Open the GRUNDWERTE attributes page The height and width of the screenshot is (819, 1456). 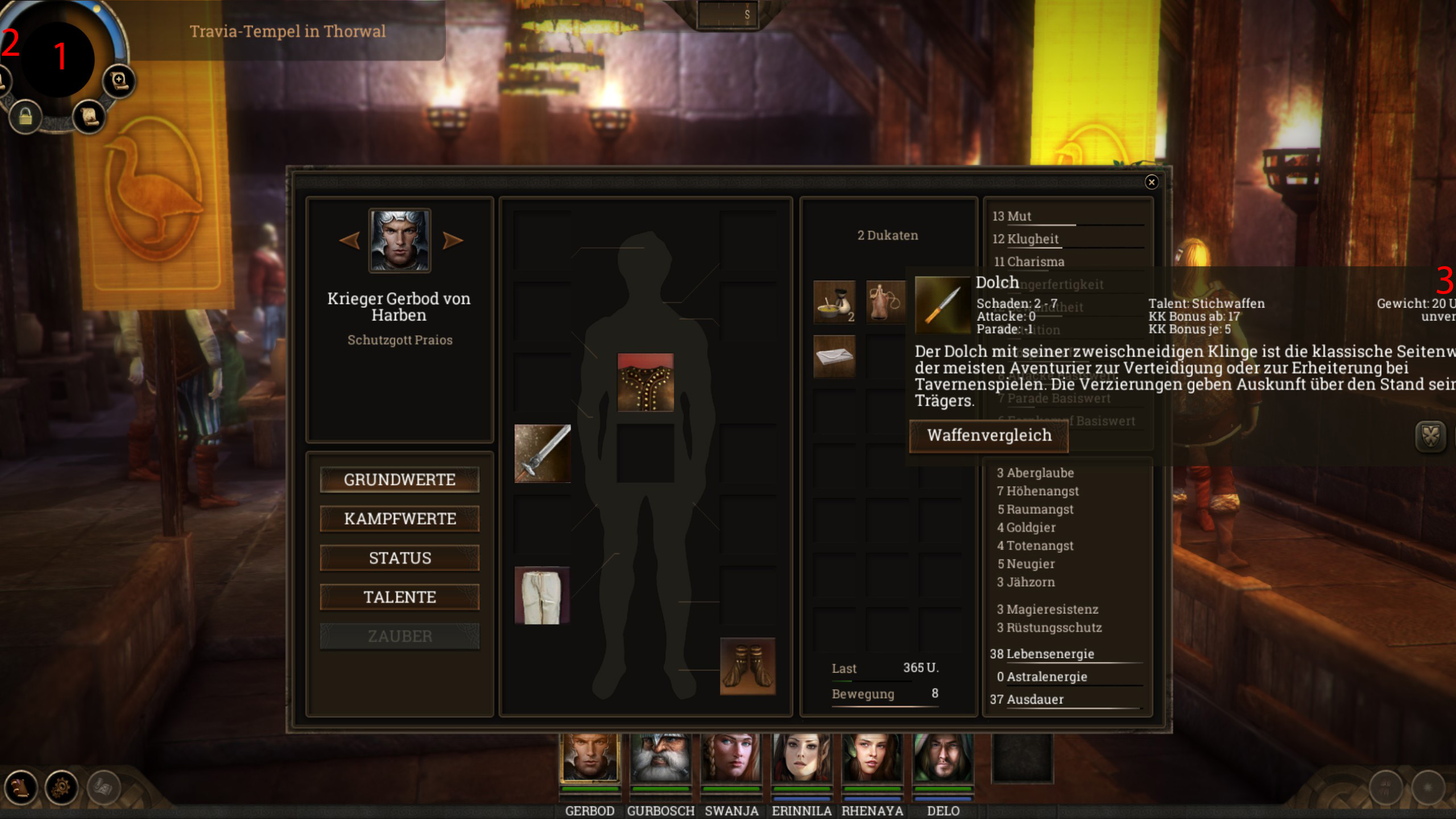pyautogui.click(x=399, y=479)
